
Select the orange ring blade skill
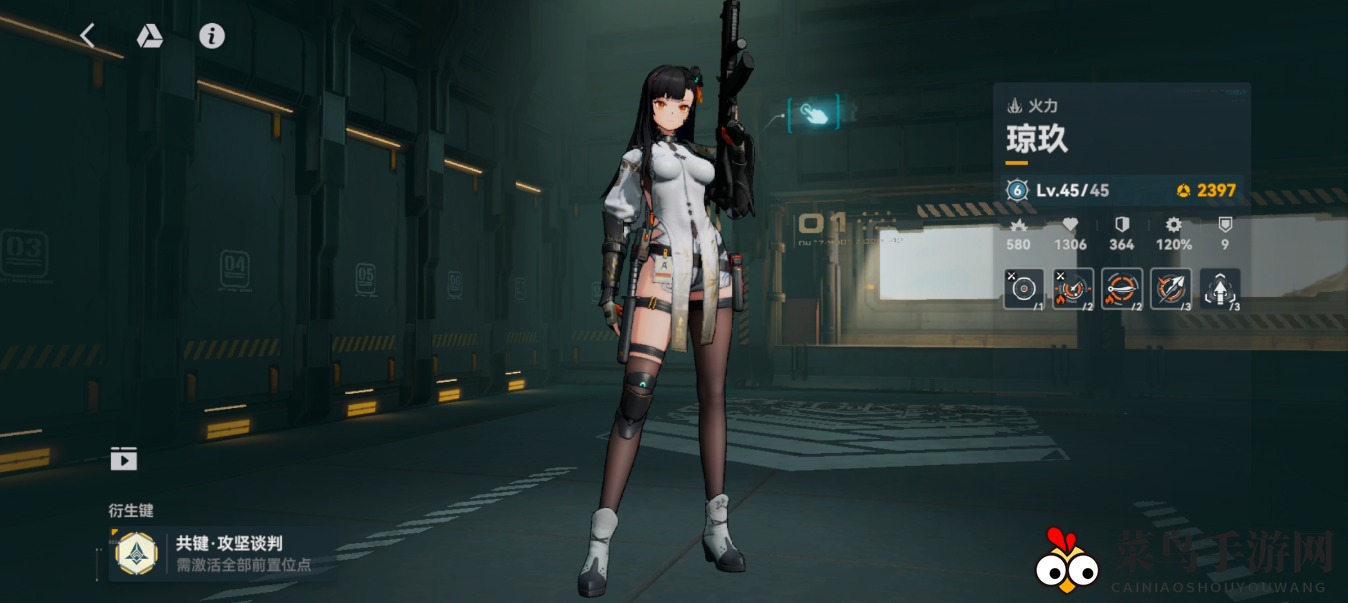(x=1122, y=289)
